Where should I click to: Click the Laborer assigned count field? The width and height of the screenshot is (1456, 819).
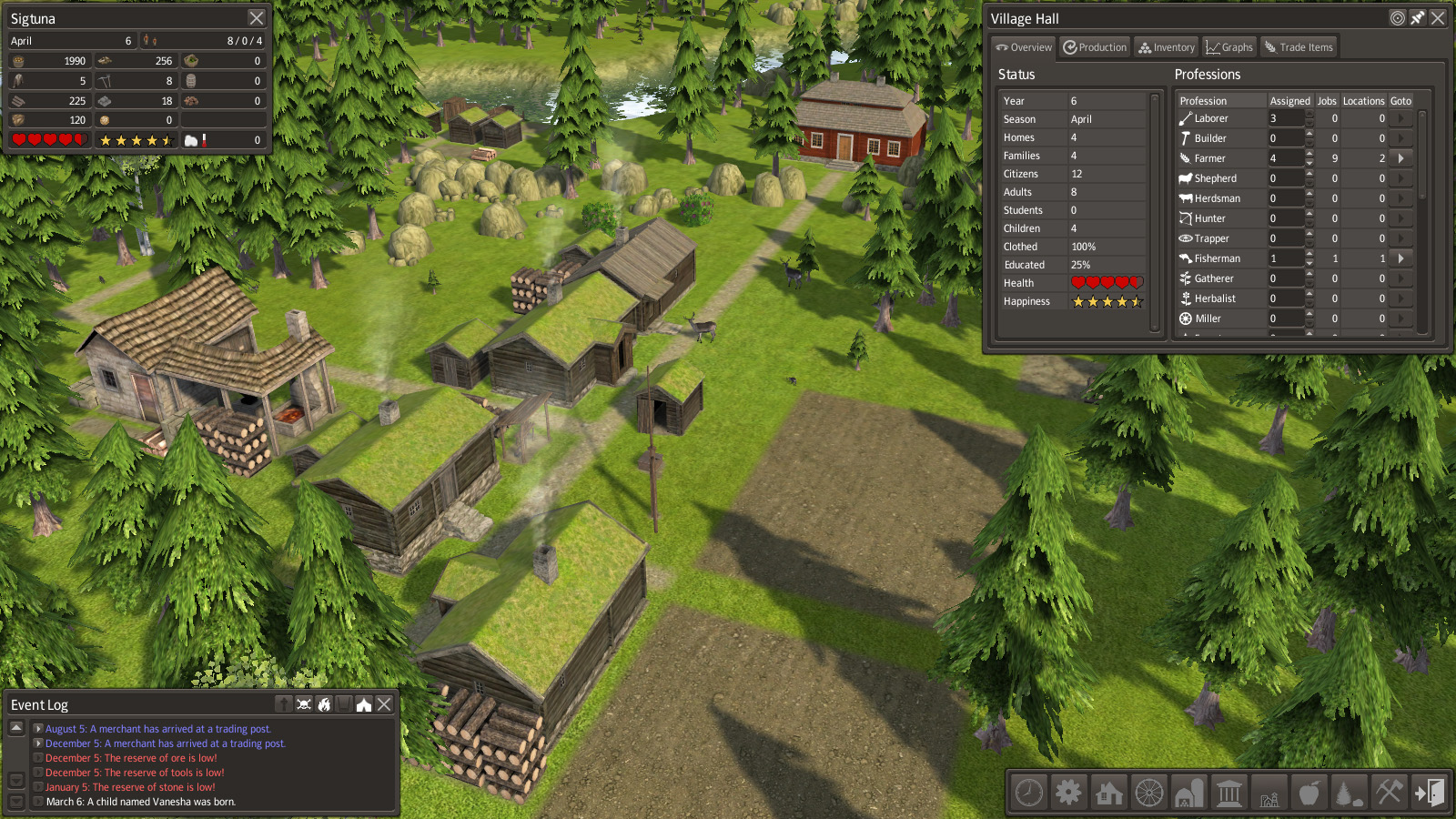1286,118
